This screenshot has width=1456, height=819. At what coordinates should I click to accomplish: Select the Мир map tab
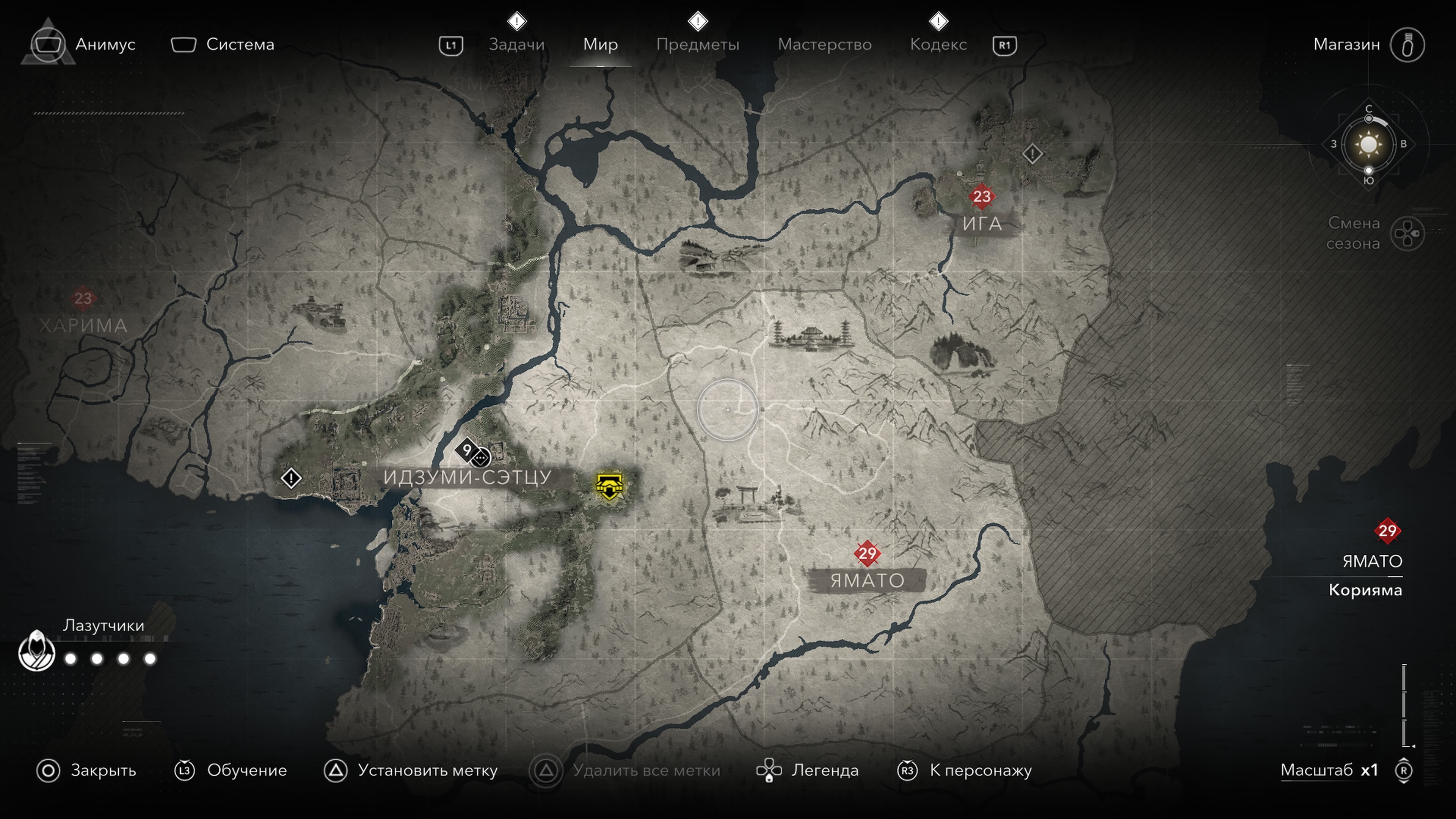tap(600, 44)
